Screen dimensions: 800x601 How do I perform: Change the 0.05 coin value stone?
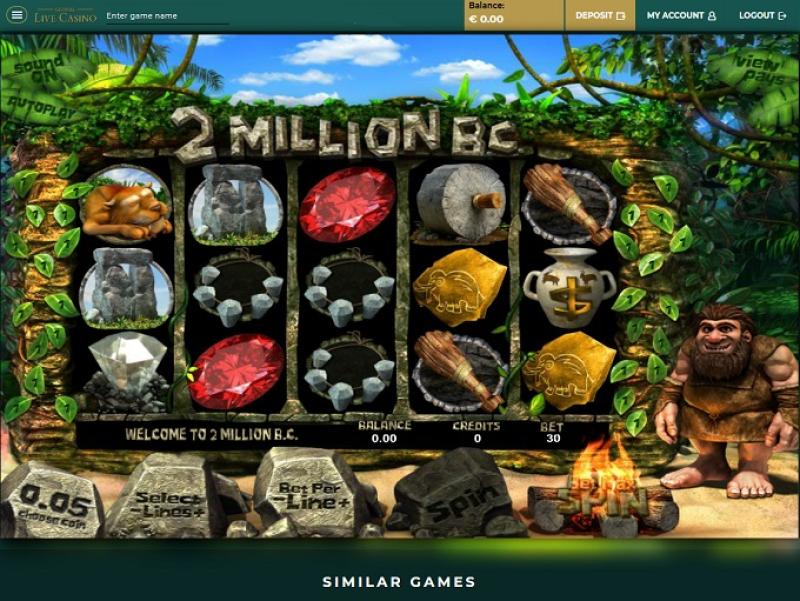coord(52,500)
